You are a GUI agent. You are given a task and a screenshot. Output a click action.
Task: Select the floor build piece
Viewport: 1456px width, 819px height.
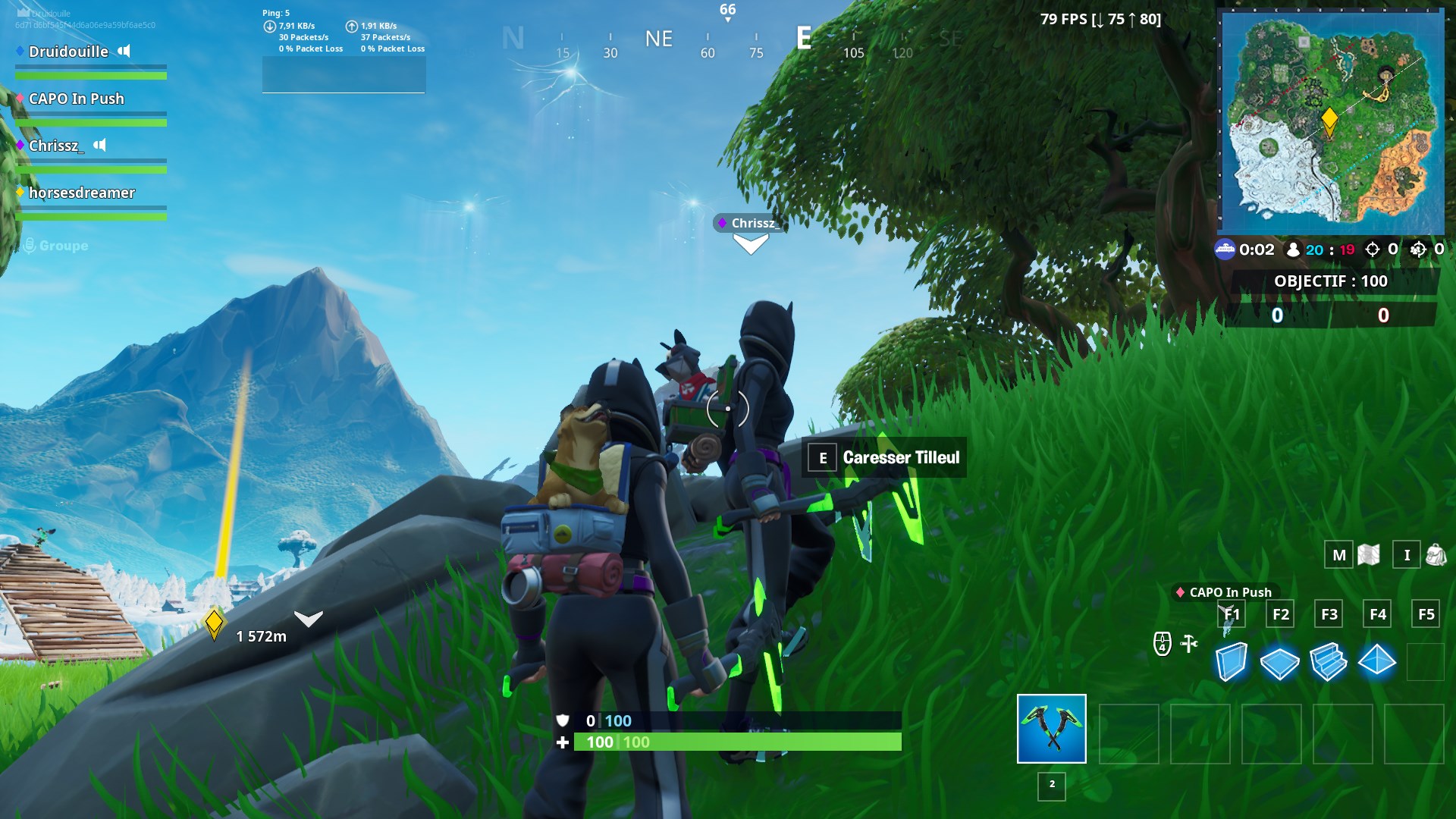click(1281, 661)
